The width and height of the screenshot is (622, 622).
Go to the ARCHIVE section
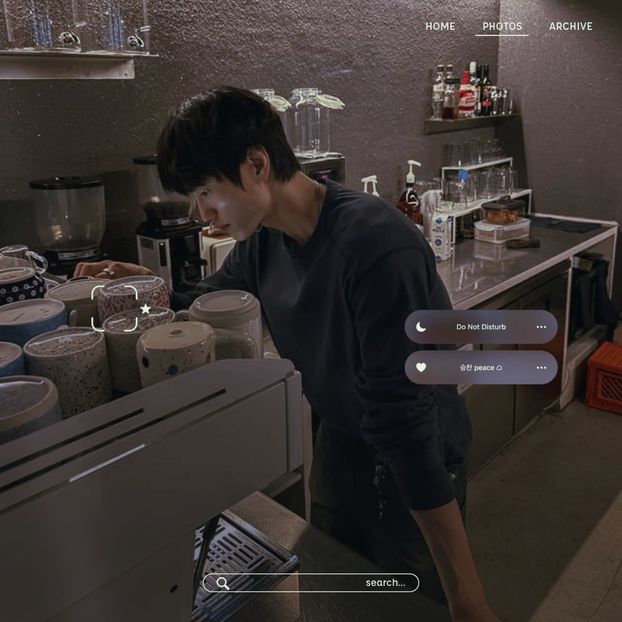coord(570,26)
